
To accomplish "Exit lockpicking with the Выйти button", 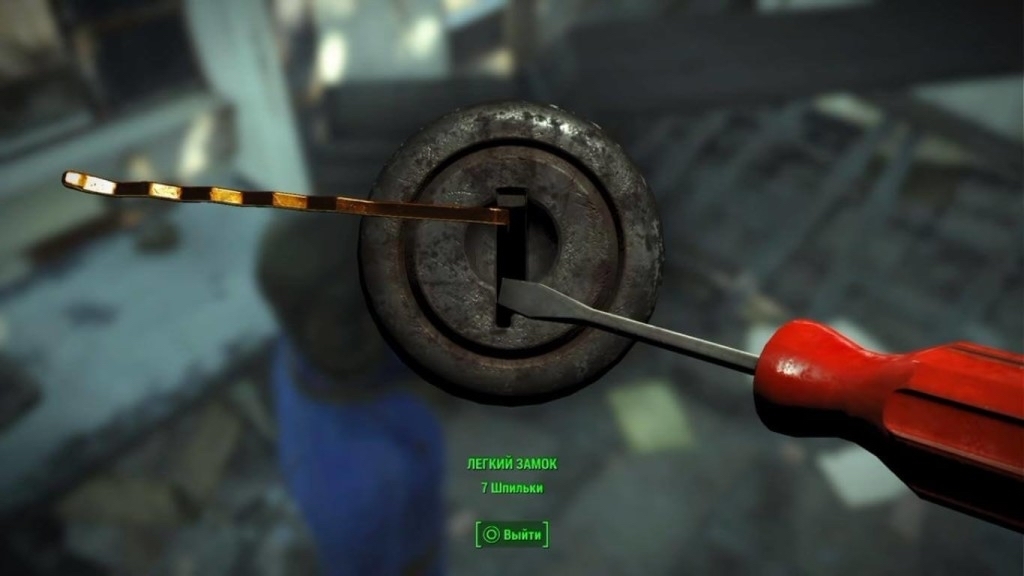I will point(512,534).
